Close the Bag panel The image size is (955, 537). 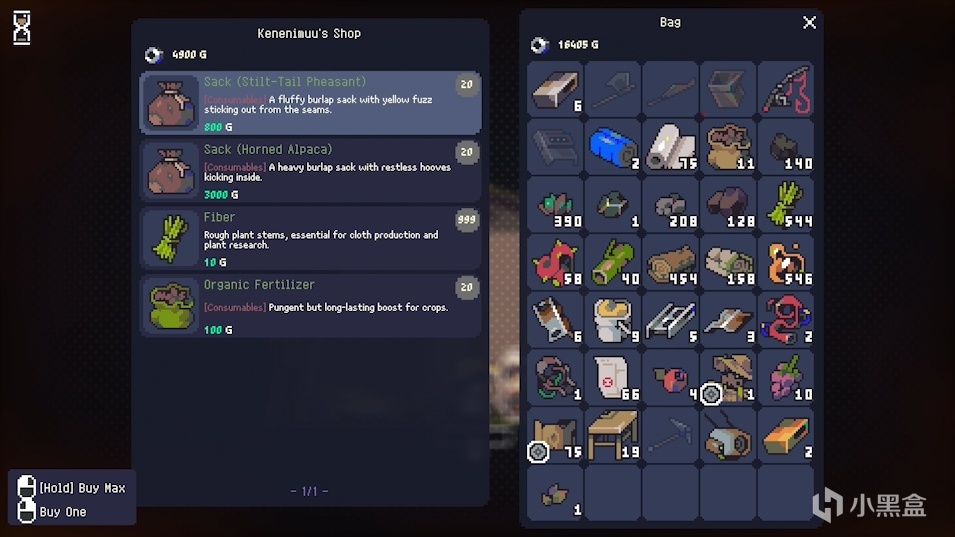click(x=809, y=23)
